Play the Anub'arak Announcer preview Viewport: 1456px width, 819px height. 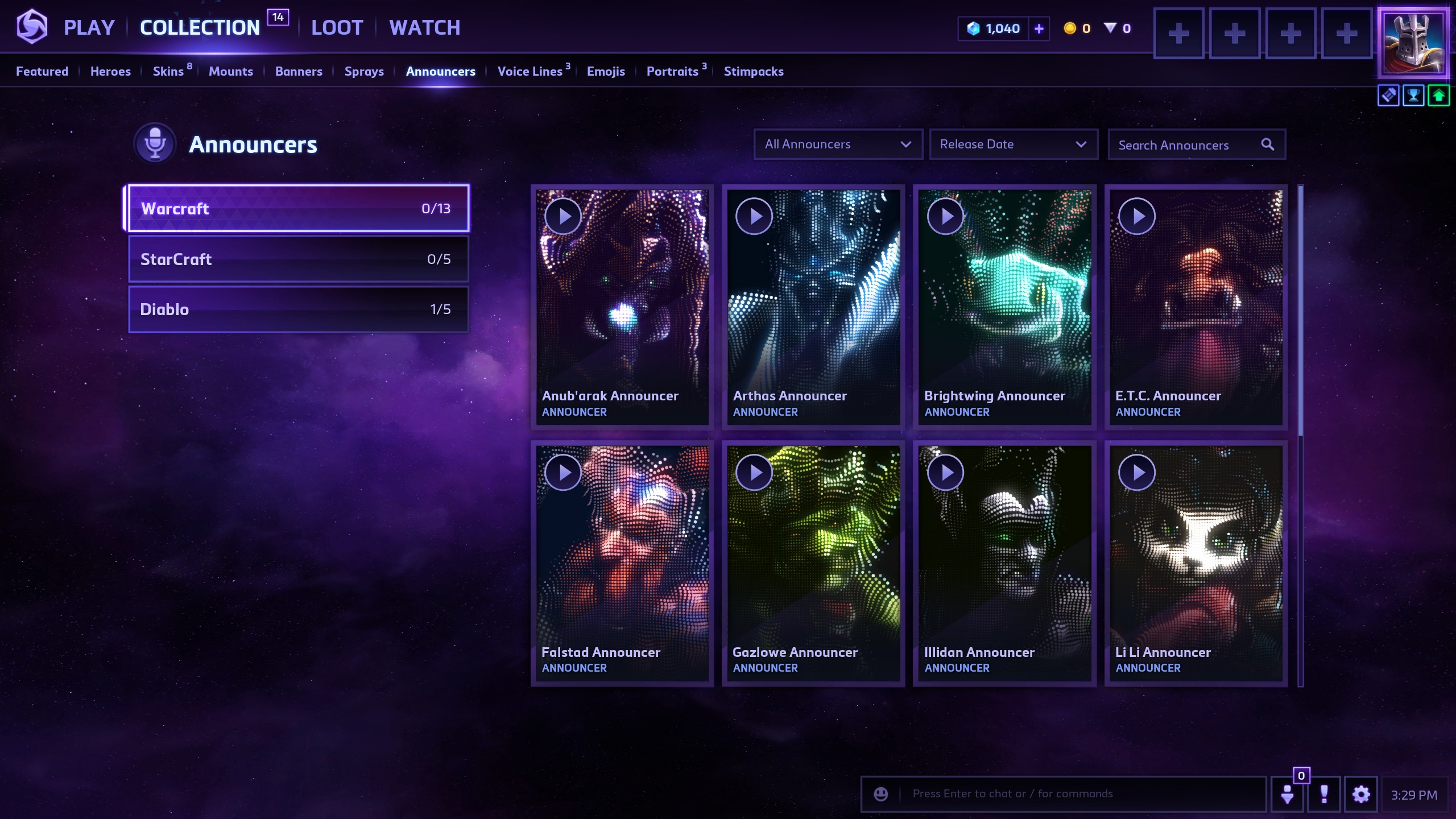click(x=562, y=216)
